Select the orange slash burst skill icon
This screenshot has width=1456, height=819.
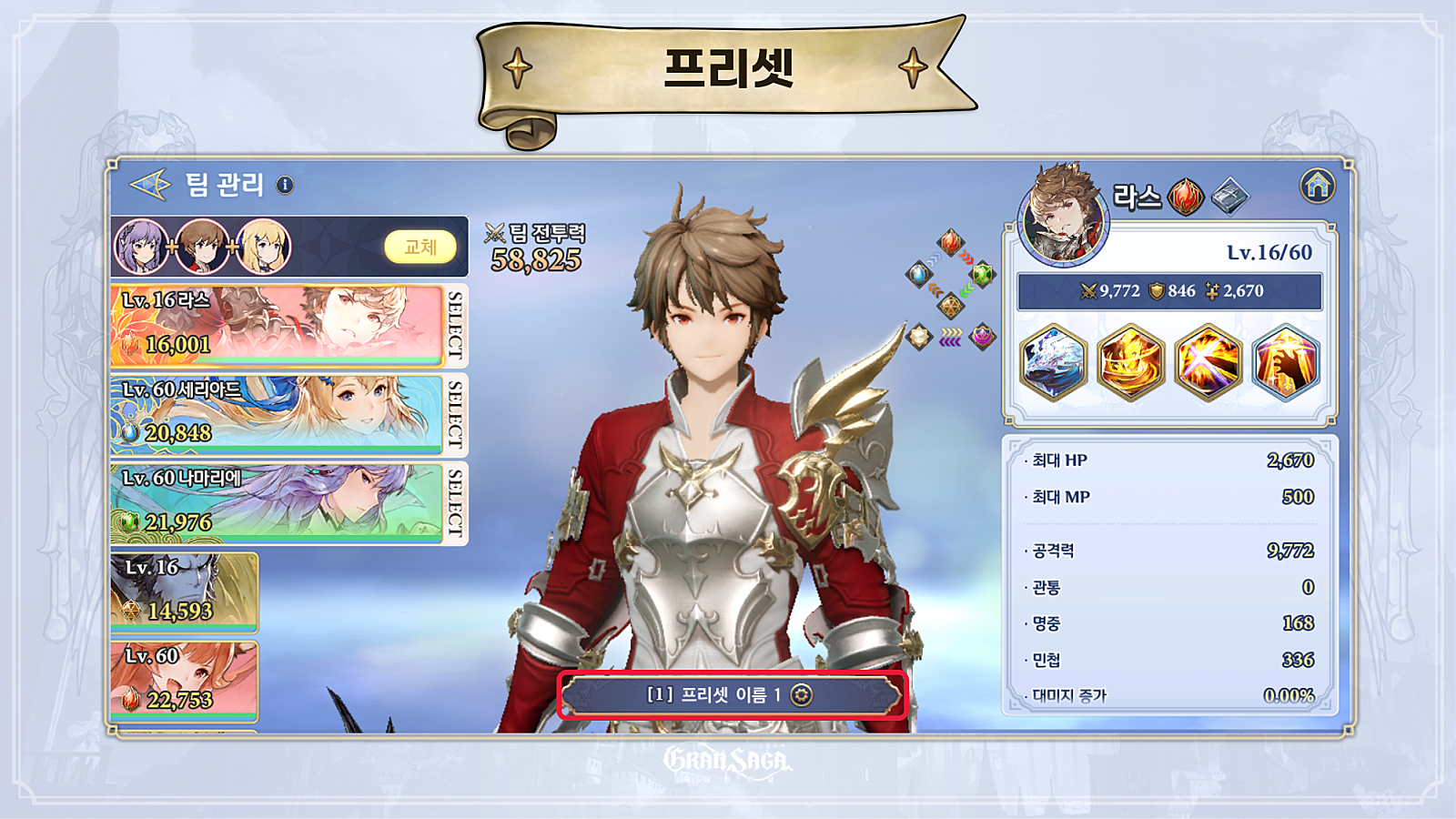pos(1208,362)
